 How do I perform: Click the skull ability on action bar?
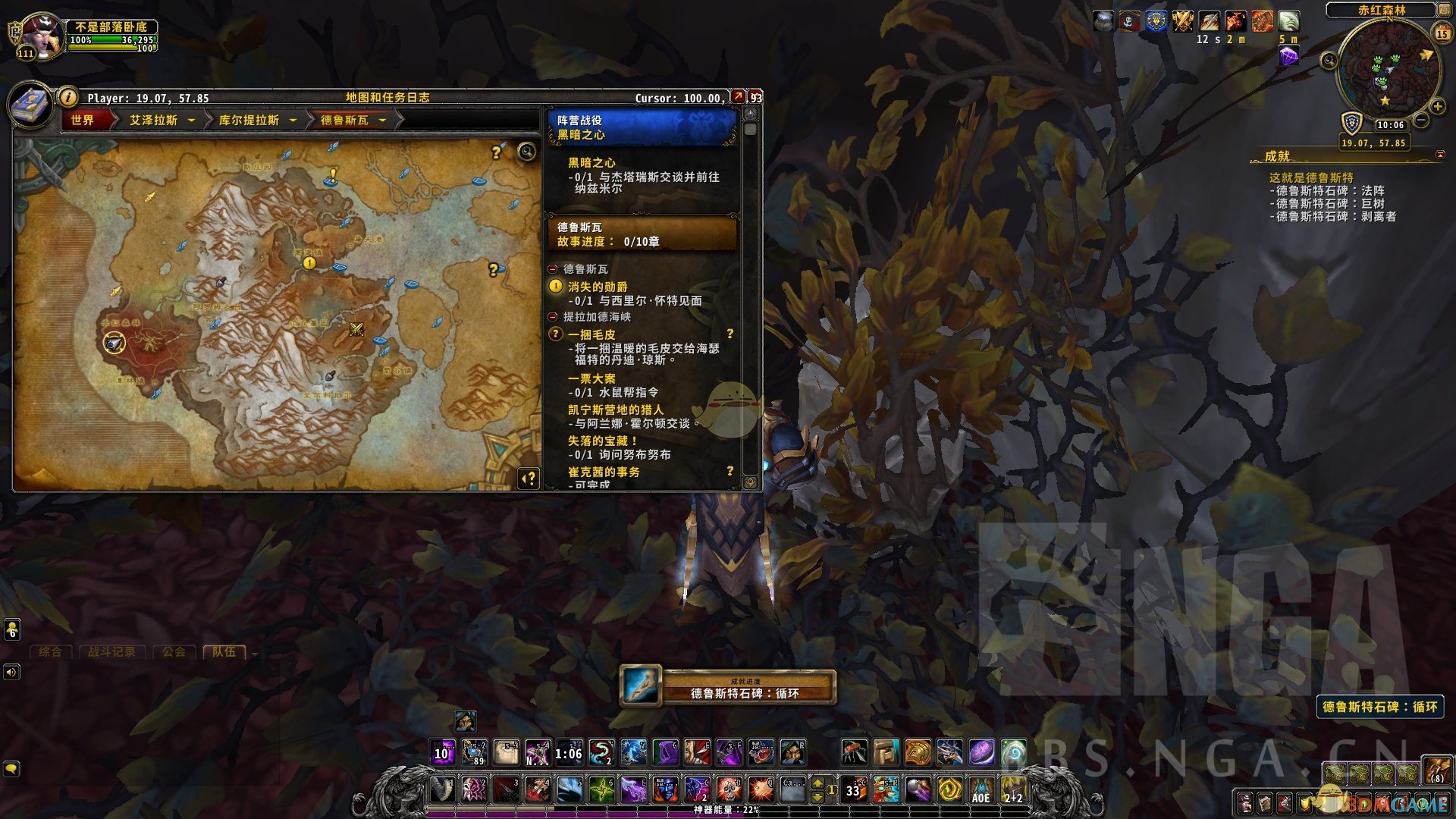[729, 789]
